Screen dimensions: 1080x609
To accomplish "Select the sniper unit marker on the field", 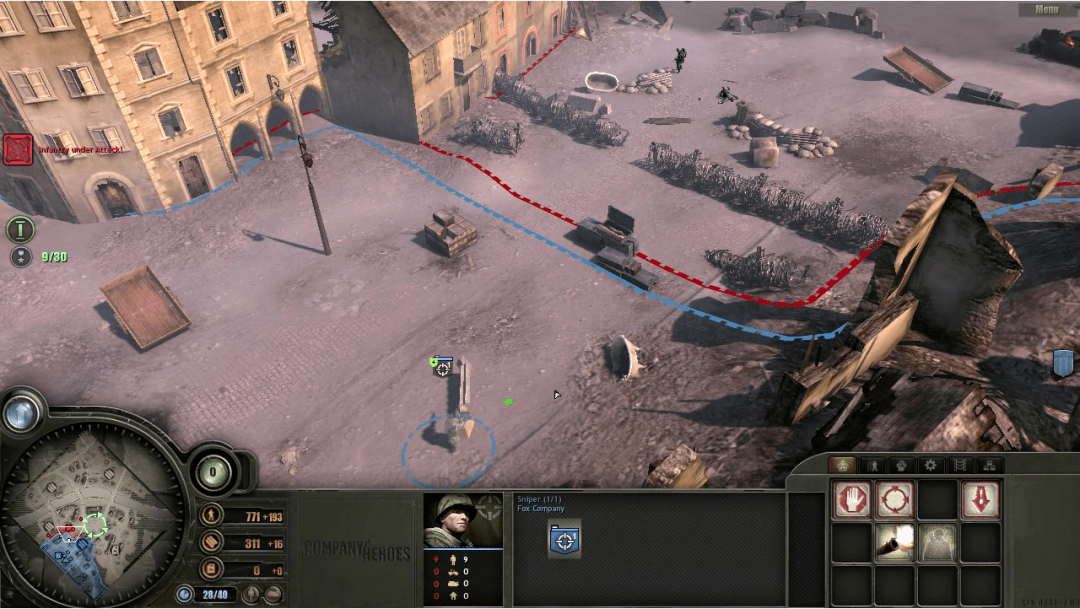I will tap(442, 368).
